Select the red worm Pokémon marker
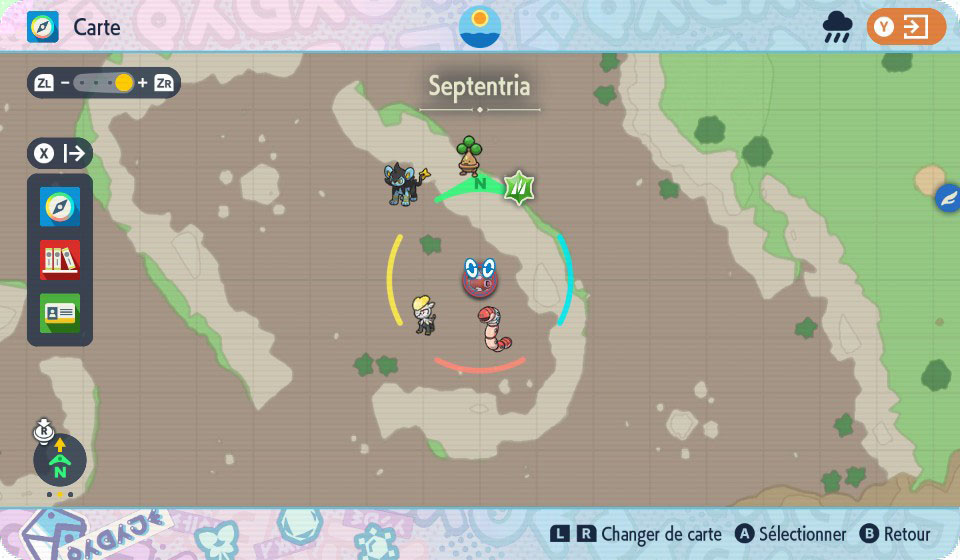This screenshot has height=560, width=960. coord(492,329)
